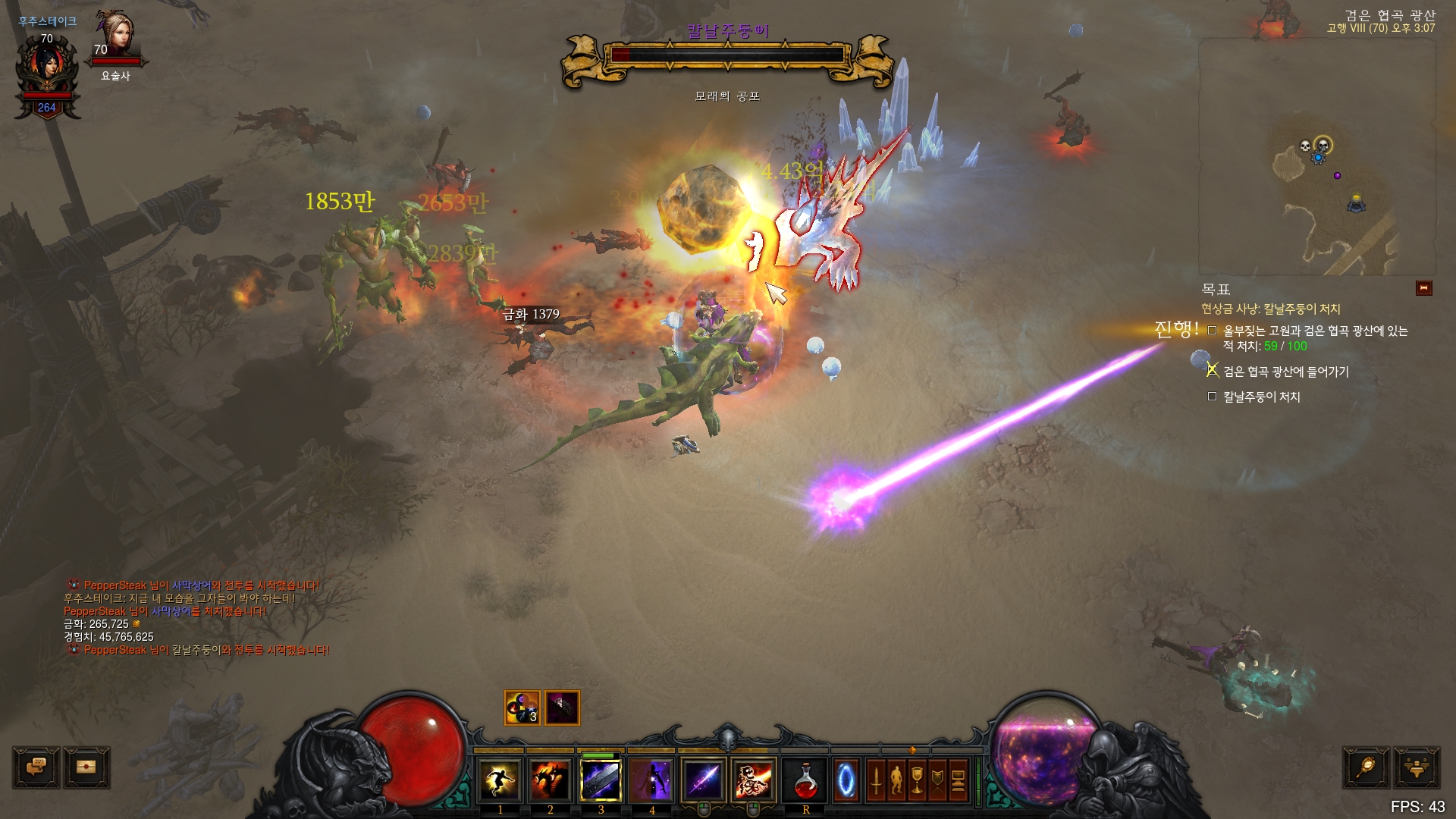
Task: Drink the red health potion
Action: (805, 781)
